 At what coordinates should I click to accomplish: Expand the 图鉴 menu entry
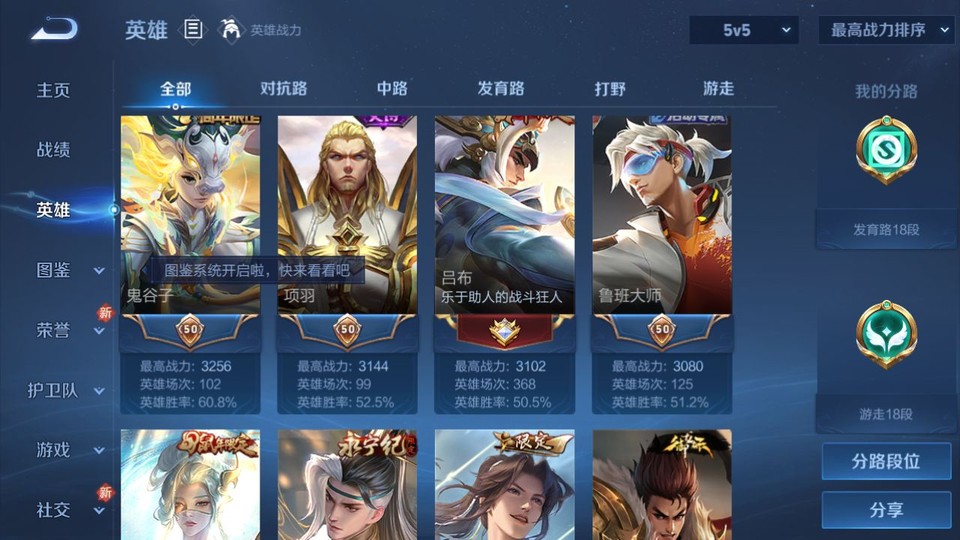(68, 270)
